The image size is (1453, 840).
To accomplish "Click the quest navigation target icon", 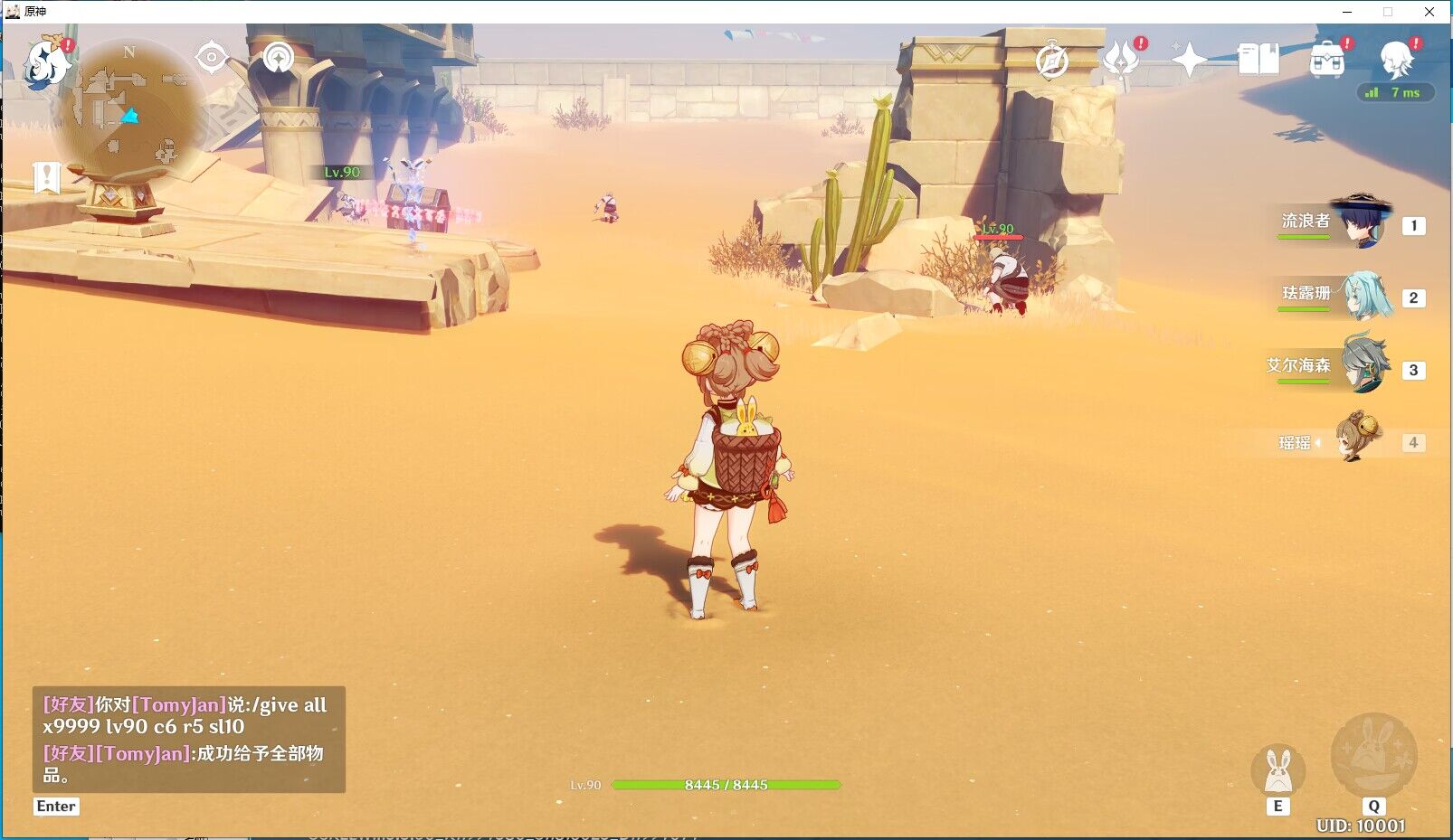I will pyautogui.click(x=212, y=58).
